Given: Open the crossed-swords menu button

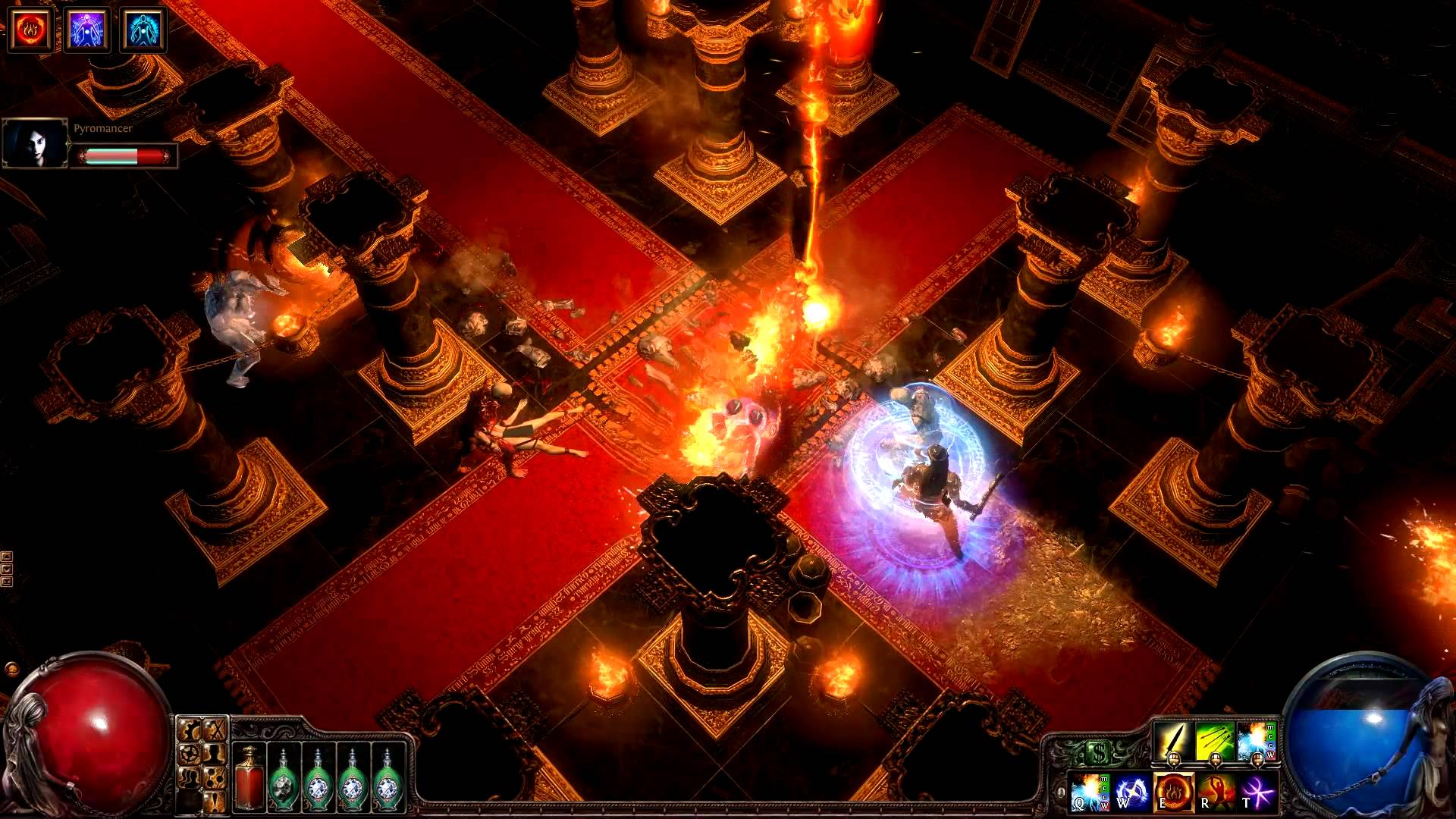Looking at the screenshot, I should point(215,730).
